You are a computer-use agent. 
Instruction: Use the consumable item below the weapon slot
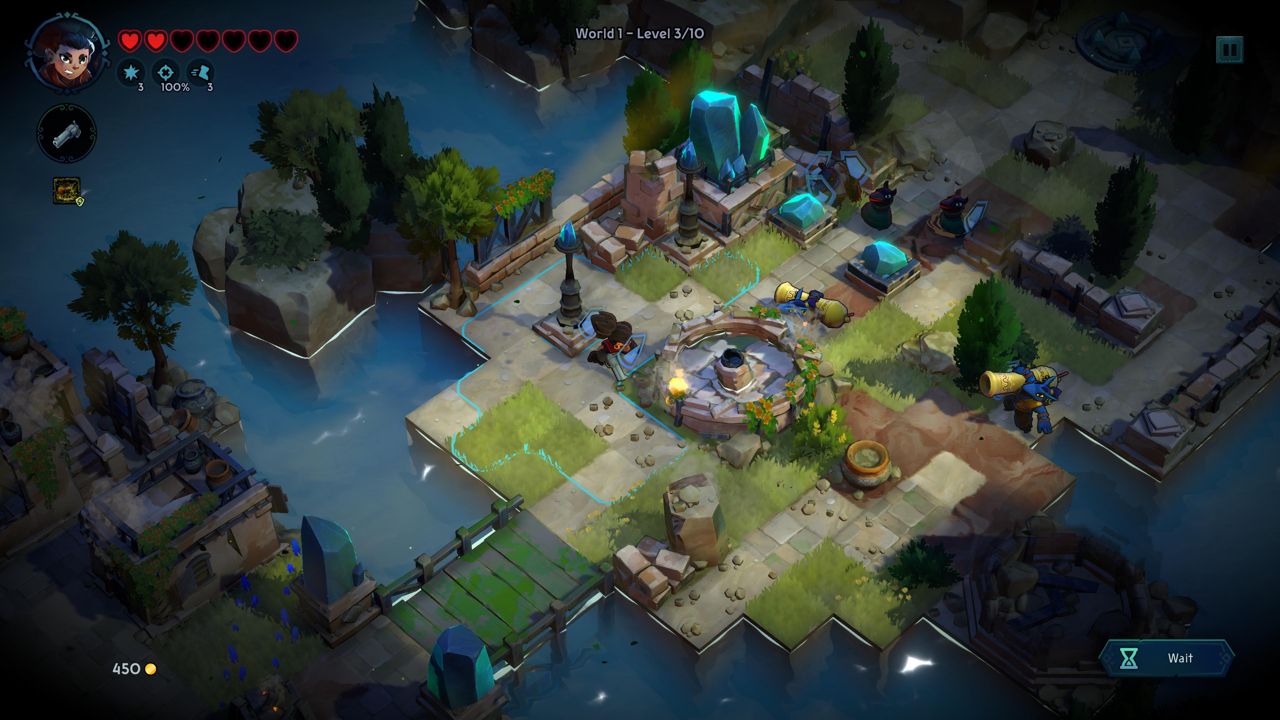click(x=68, y=190)
